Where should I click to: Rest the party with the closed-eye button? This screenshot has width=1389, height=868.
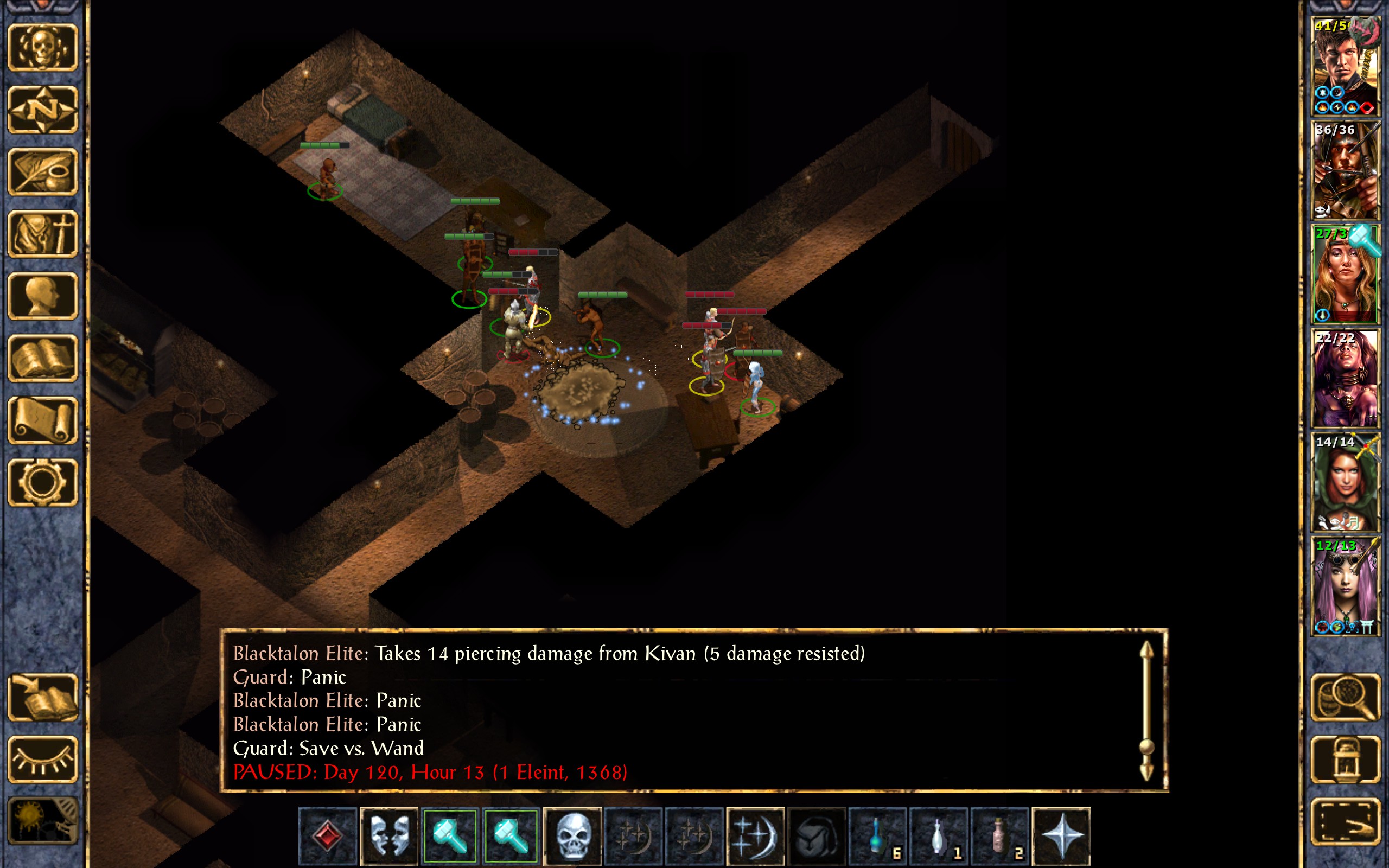tap(43, 759)
